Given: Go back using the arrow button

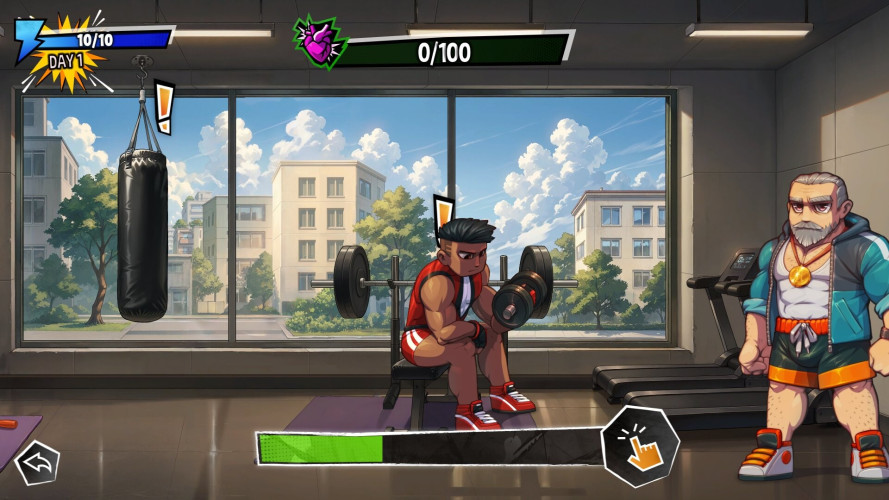Looking at the screenshot, I should [38, 462].
